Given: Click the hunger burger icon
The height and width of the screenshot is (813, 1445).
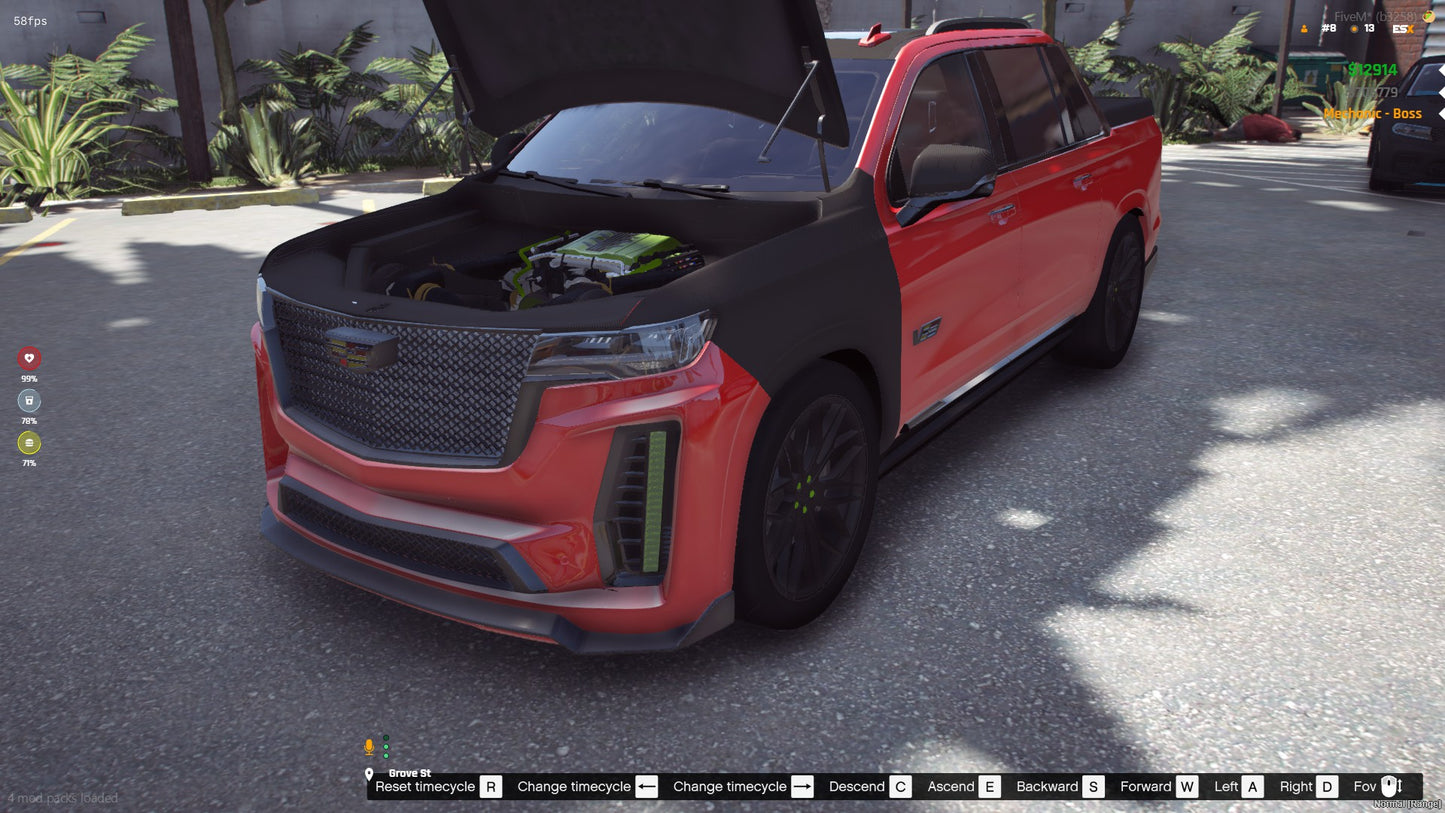Looking at the screenshot, I should point(28,443).
